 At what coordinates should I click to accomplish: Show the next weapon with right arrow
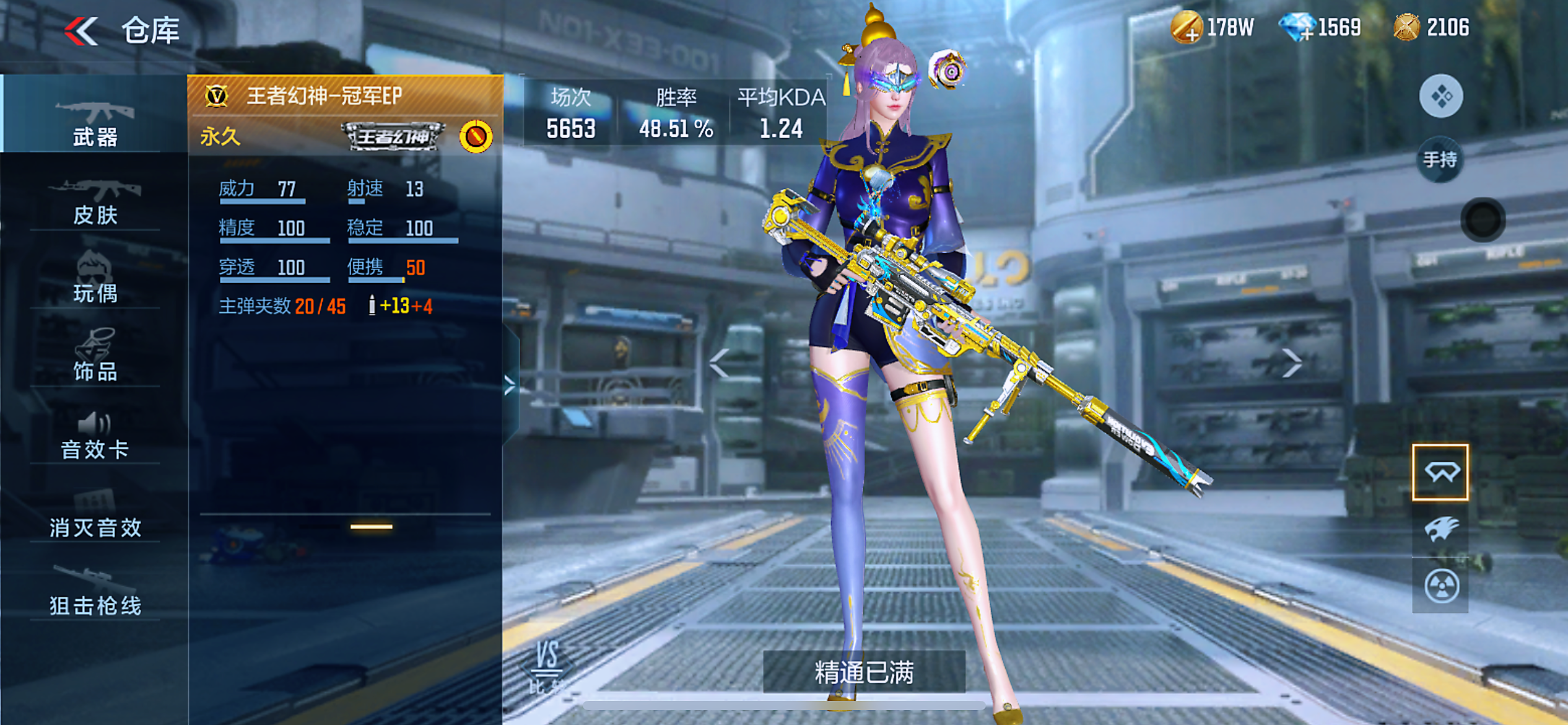1292,362
